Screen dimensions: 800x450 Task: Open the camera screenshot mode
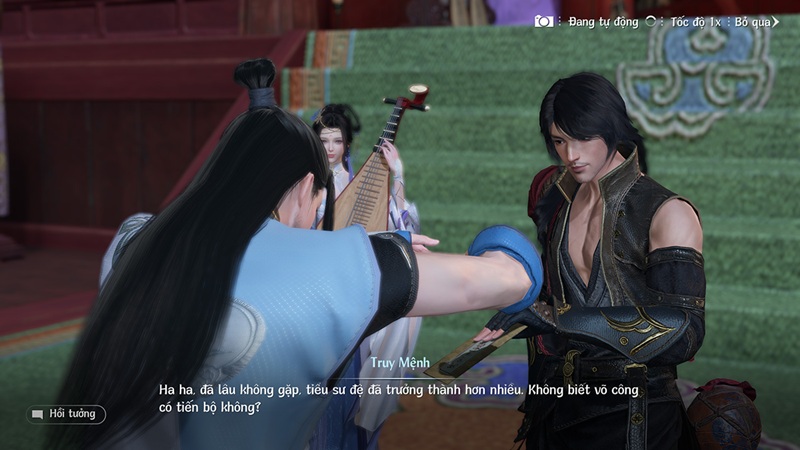pyautogui.click(x=544, y=21)
